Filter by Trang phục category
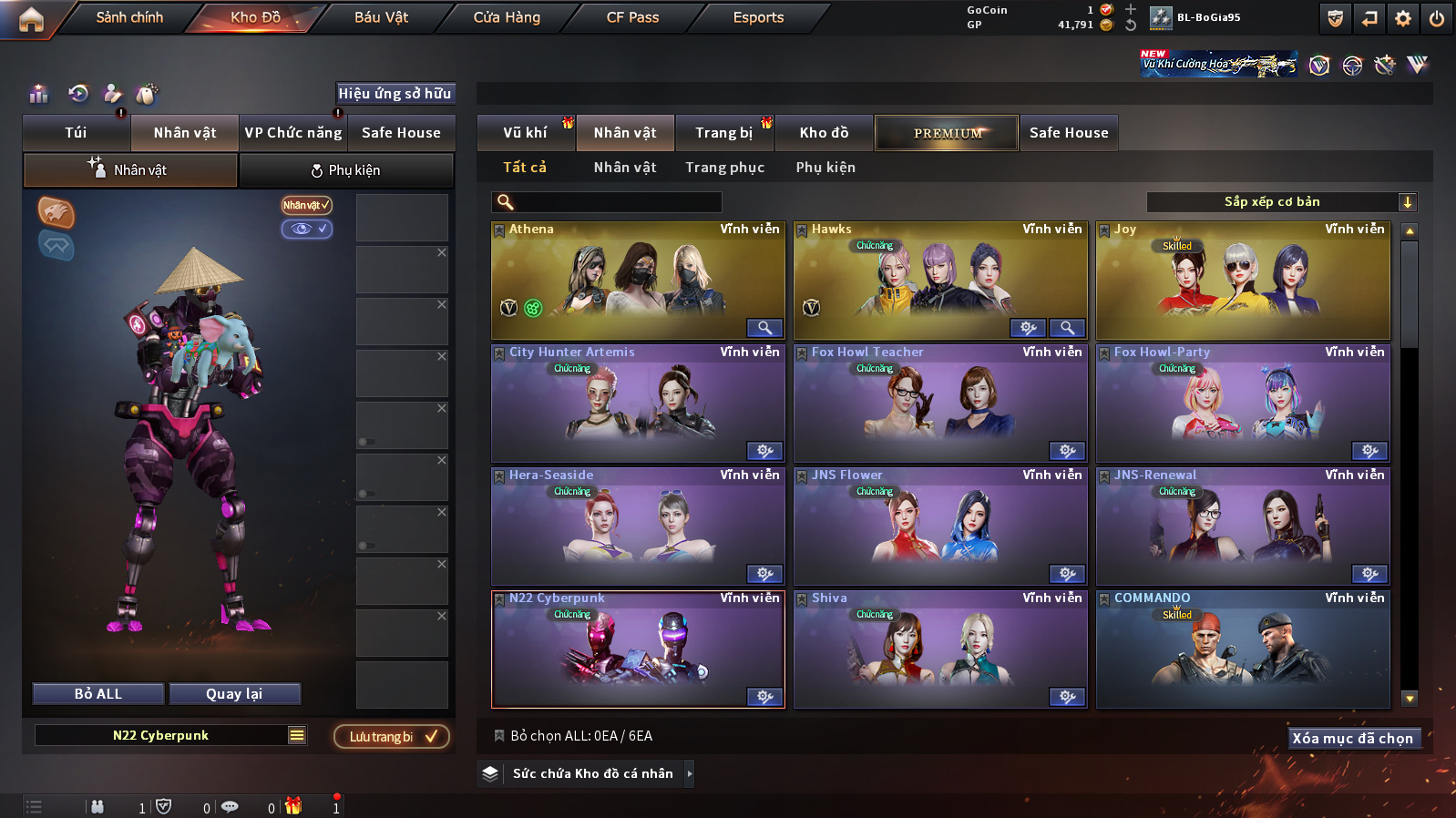The height and width of the screenshot is (818, 1456). click(x=725, y=168)
